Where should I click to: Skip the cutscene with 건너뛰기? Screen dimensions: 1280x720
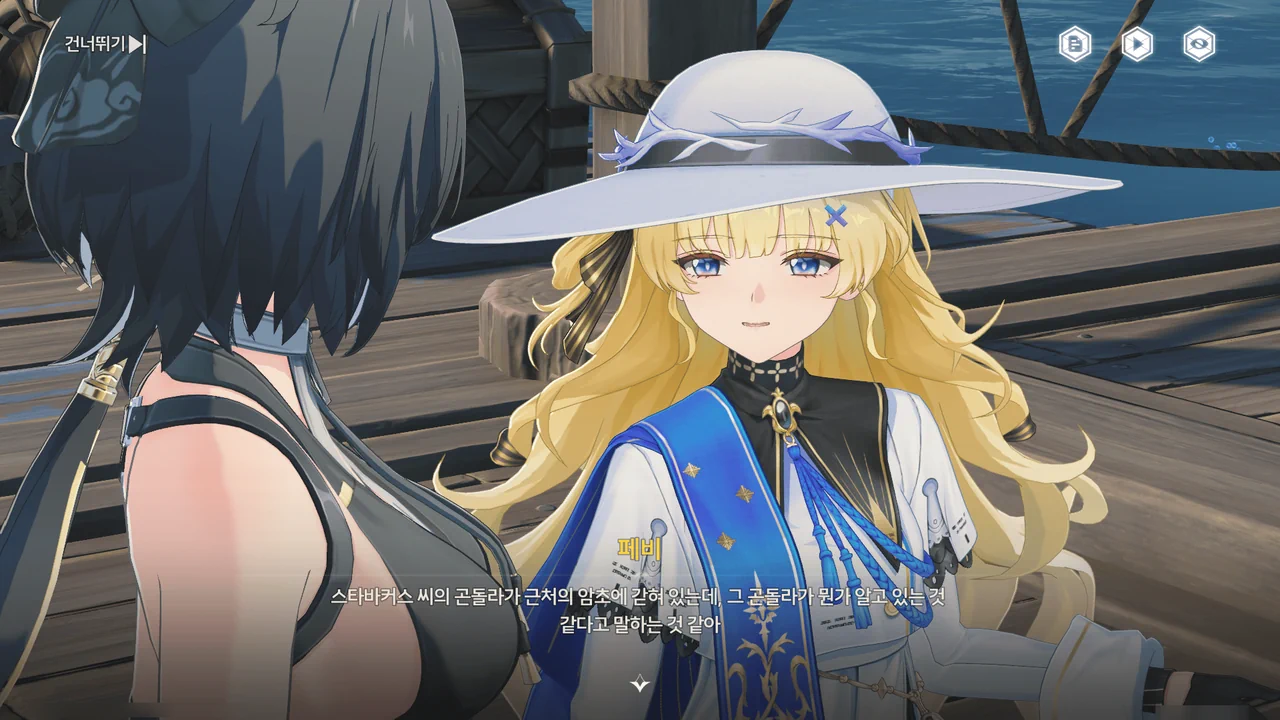(105, 44)
